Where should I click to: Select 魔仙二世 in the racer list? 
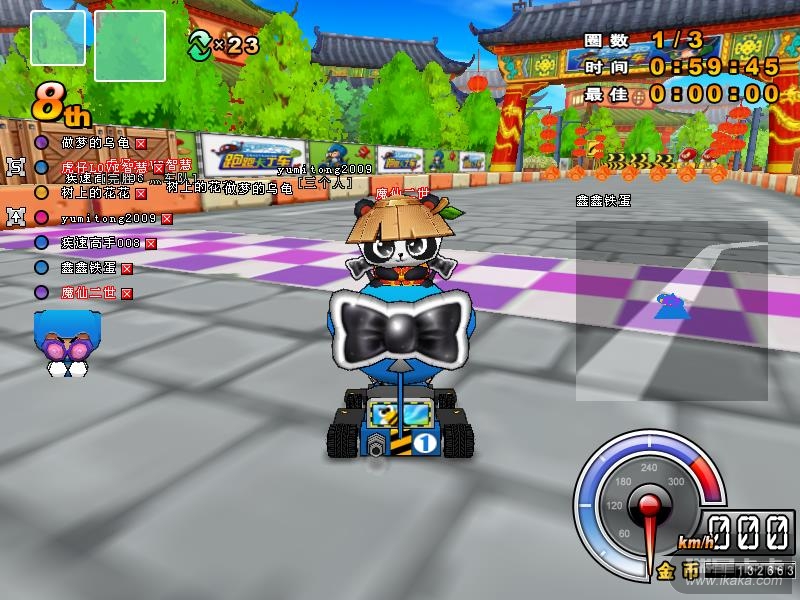(x=88, y=292)
